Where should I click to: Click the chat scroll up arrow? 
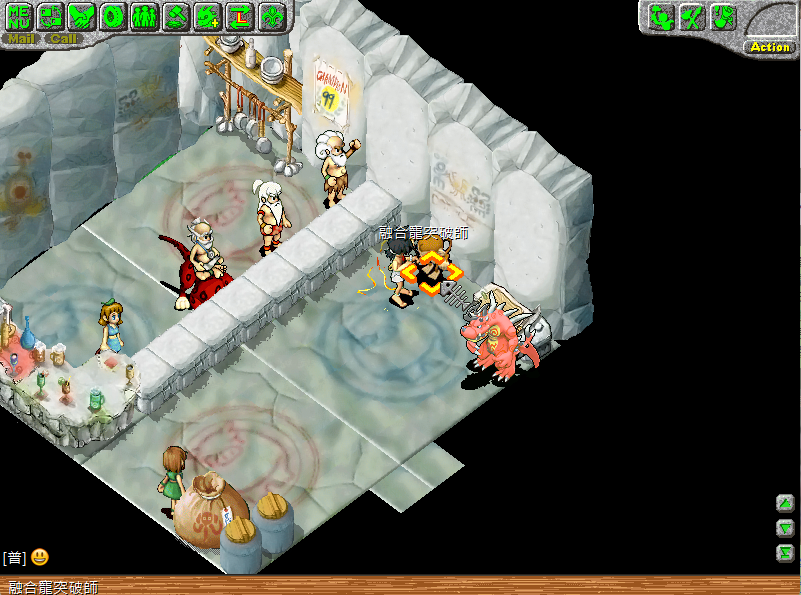click(x=785, y=503)
